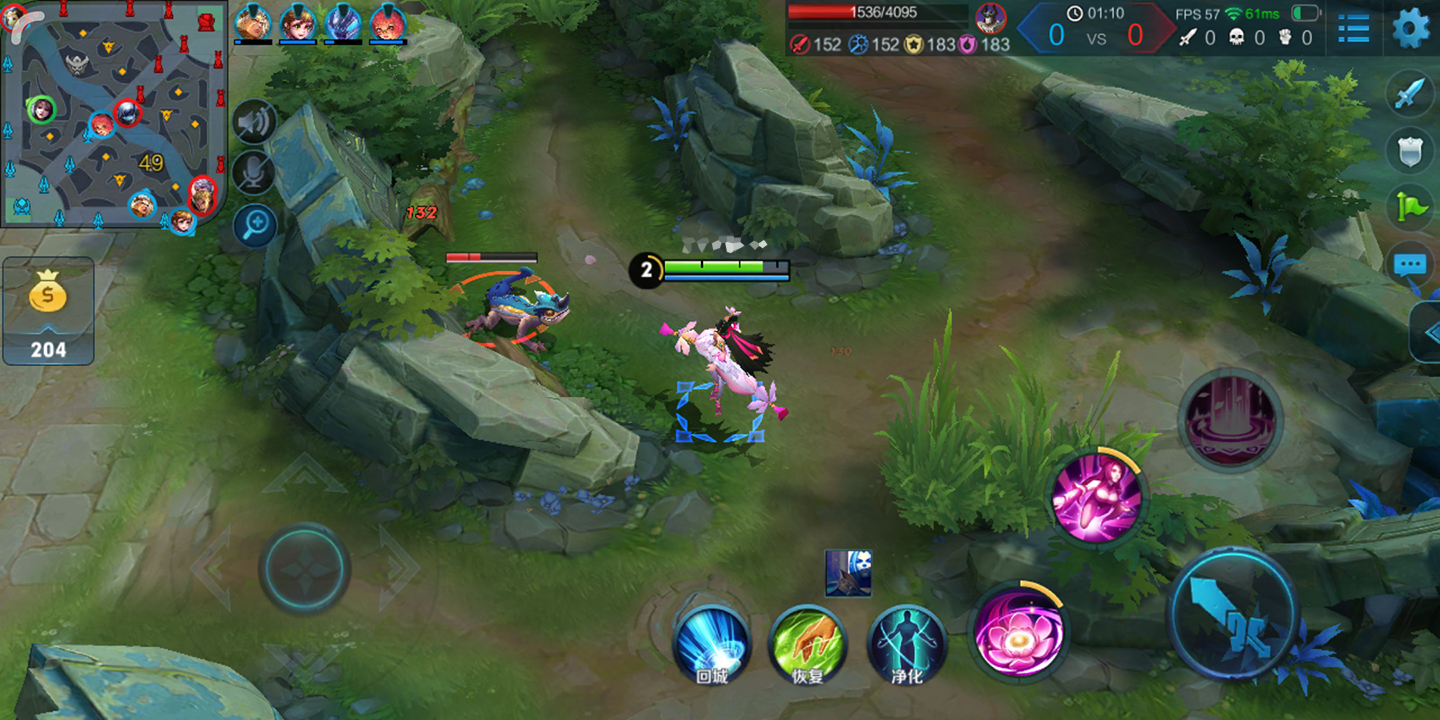Open the gold shop showing 204
Screen dimensions: 1440x720
tap(48, 312)
